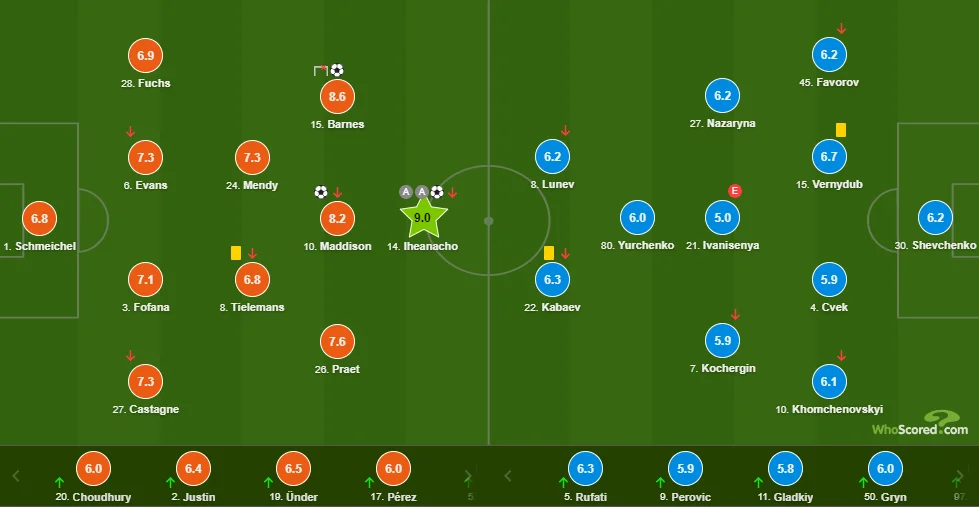Select Maddison's 8.2 rating circle

337,218
